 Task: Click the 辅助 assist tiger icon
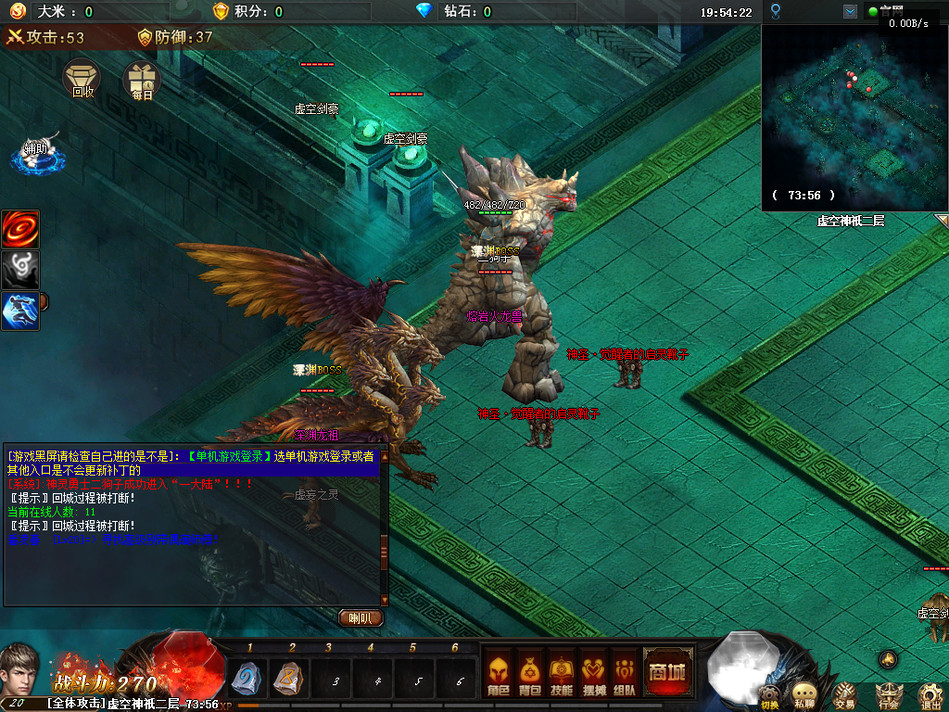(x=36, y=153)
